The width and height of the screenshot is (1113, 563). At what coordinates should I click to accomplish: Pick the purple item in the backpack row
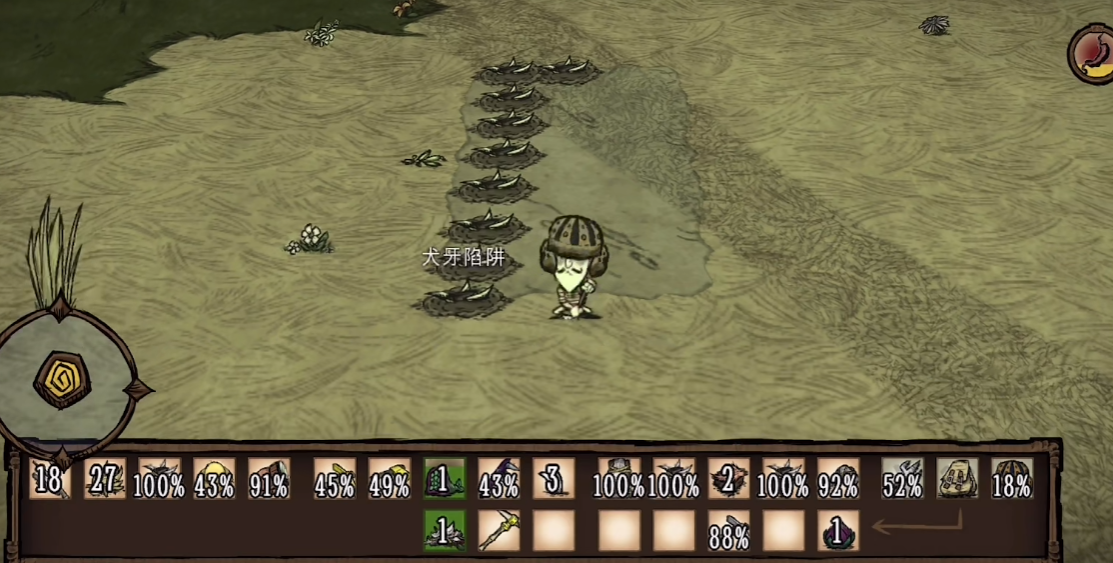pyautogui.click(x=838, y=531)
